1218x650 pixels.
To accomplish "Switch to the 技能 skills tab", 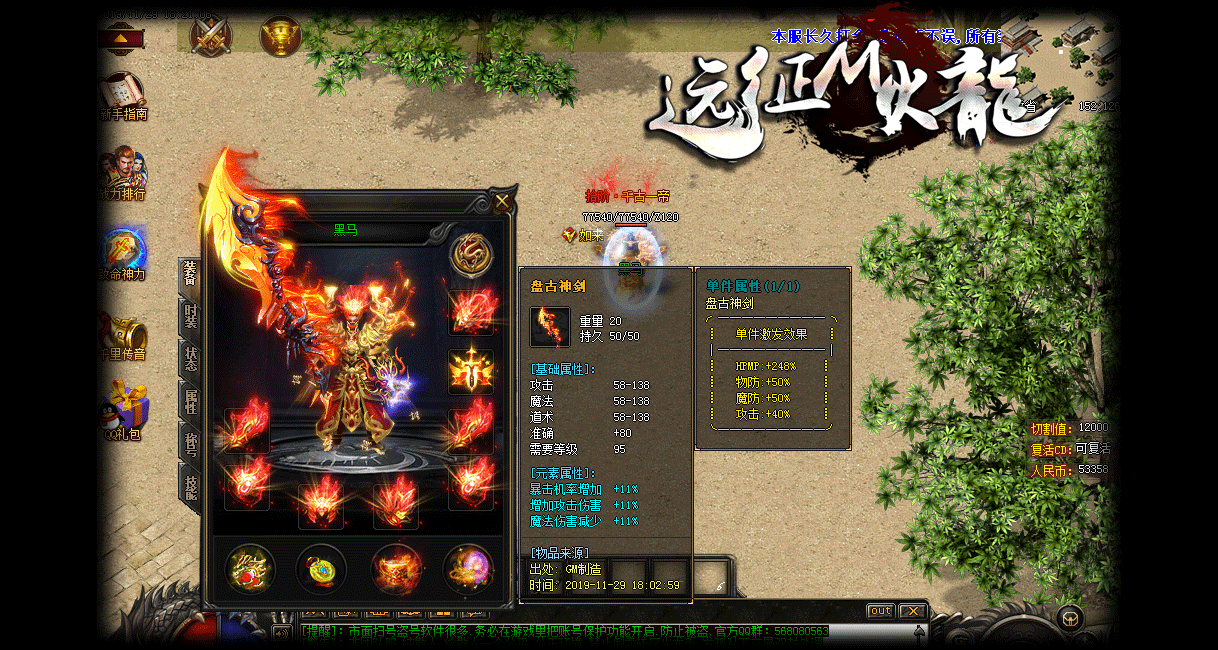I will [190, 486].
